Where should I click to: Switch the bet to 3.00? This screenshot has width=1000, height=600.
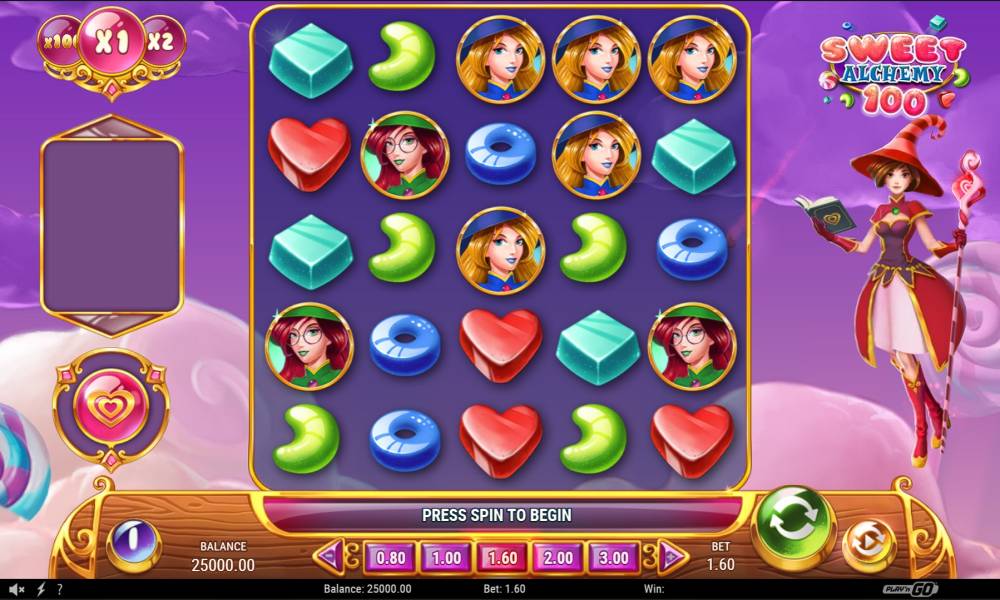(614, 556)
